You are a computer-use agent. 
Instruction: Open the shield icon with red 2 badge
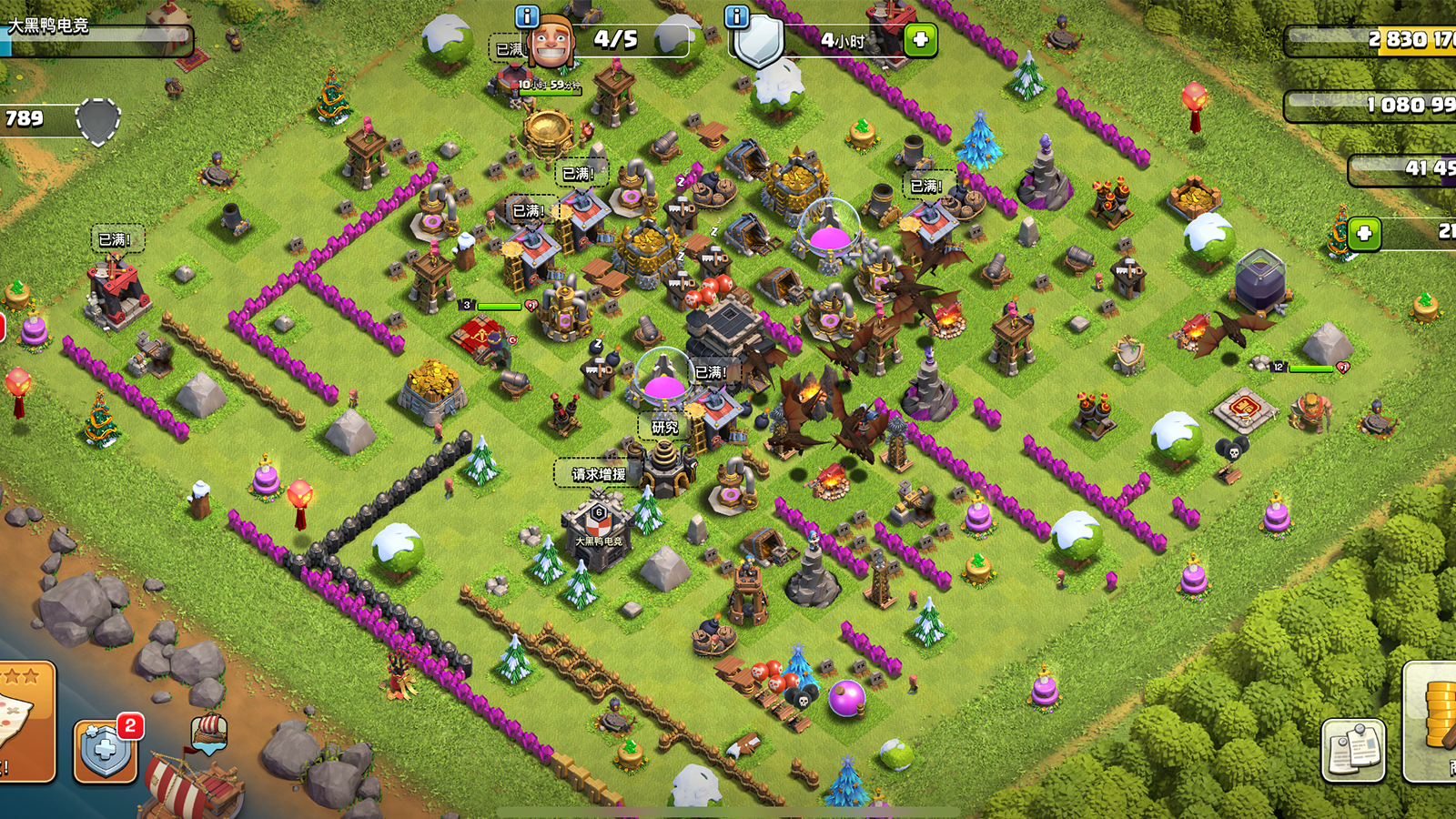[x=106, y=751]
